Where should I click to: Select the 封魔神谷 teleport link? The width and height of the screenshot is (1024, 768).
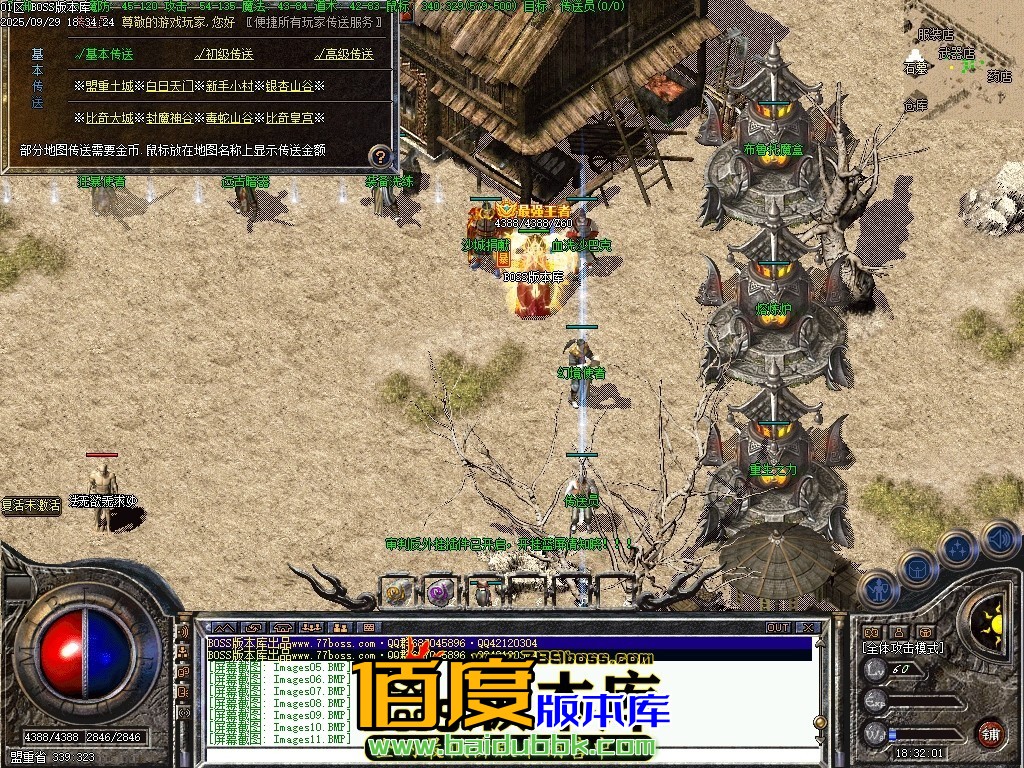point(169,118)
